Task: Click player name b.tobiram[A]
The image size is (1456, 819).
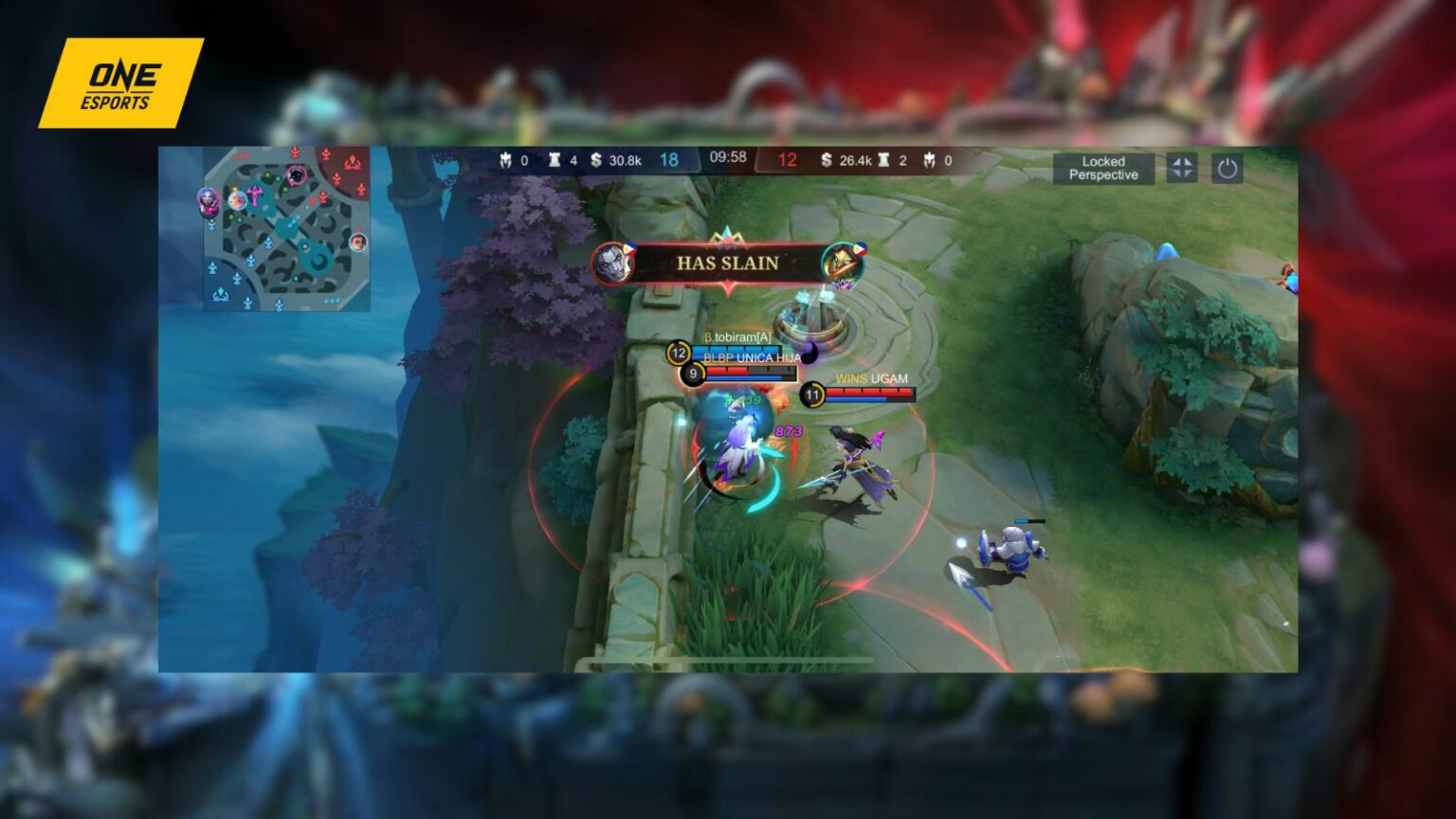Action: pos(739,336)
